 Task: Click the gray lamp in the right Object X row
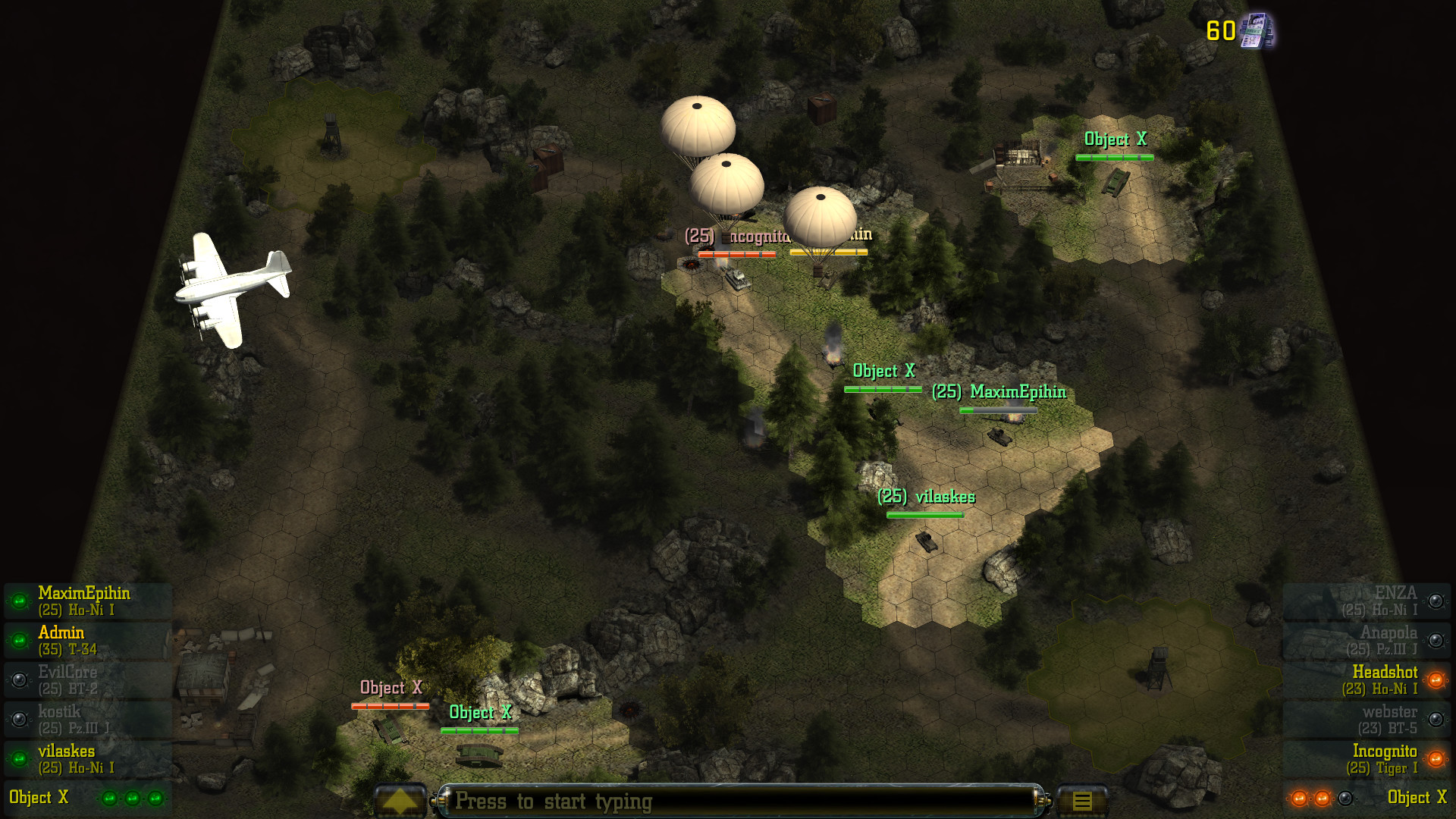(x=1345, y=799)
